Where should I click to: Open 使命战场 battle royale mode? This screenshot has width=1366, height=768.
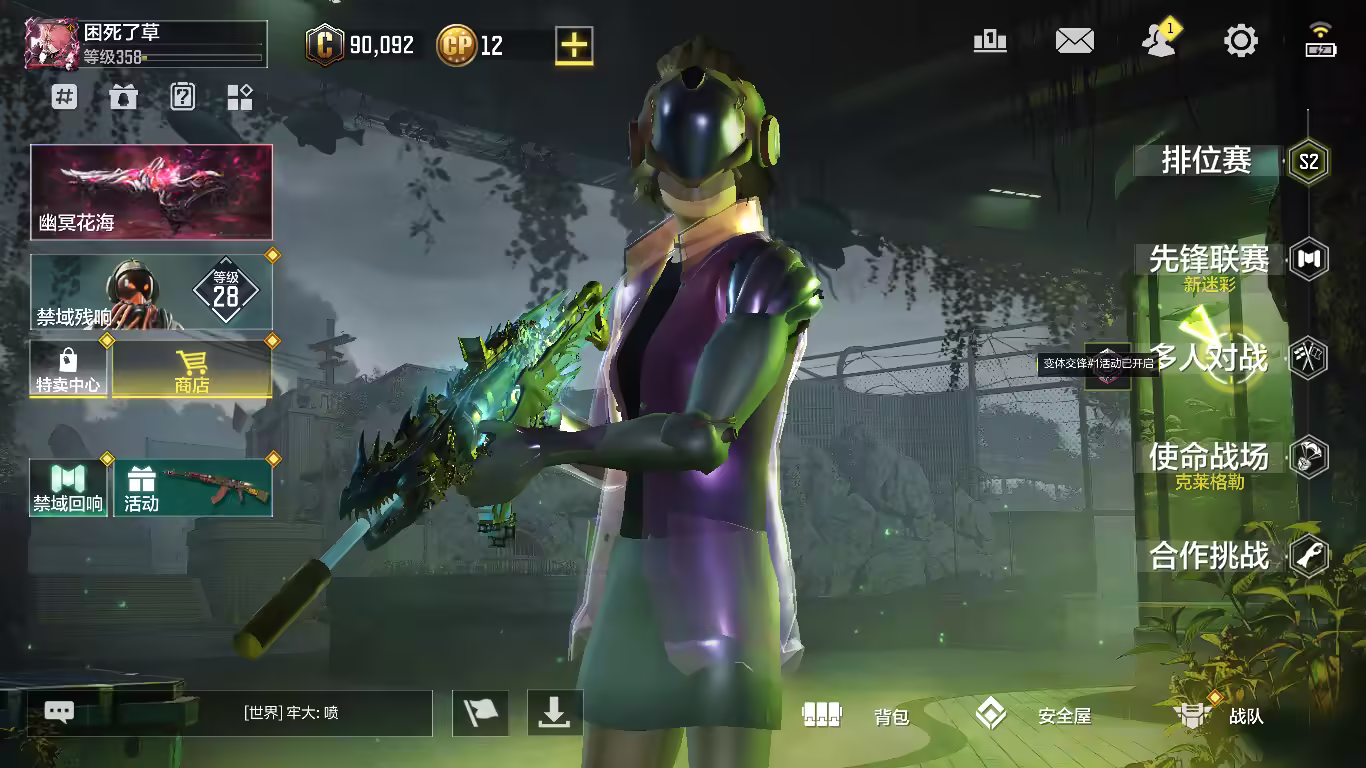tap(1210, 457)
